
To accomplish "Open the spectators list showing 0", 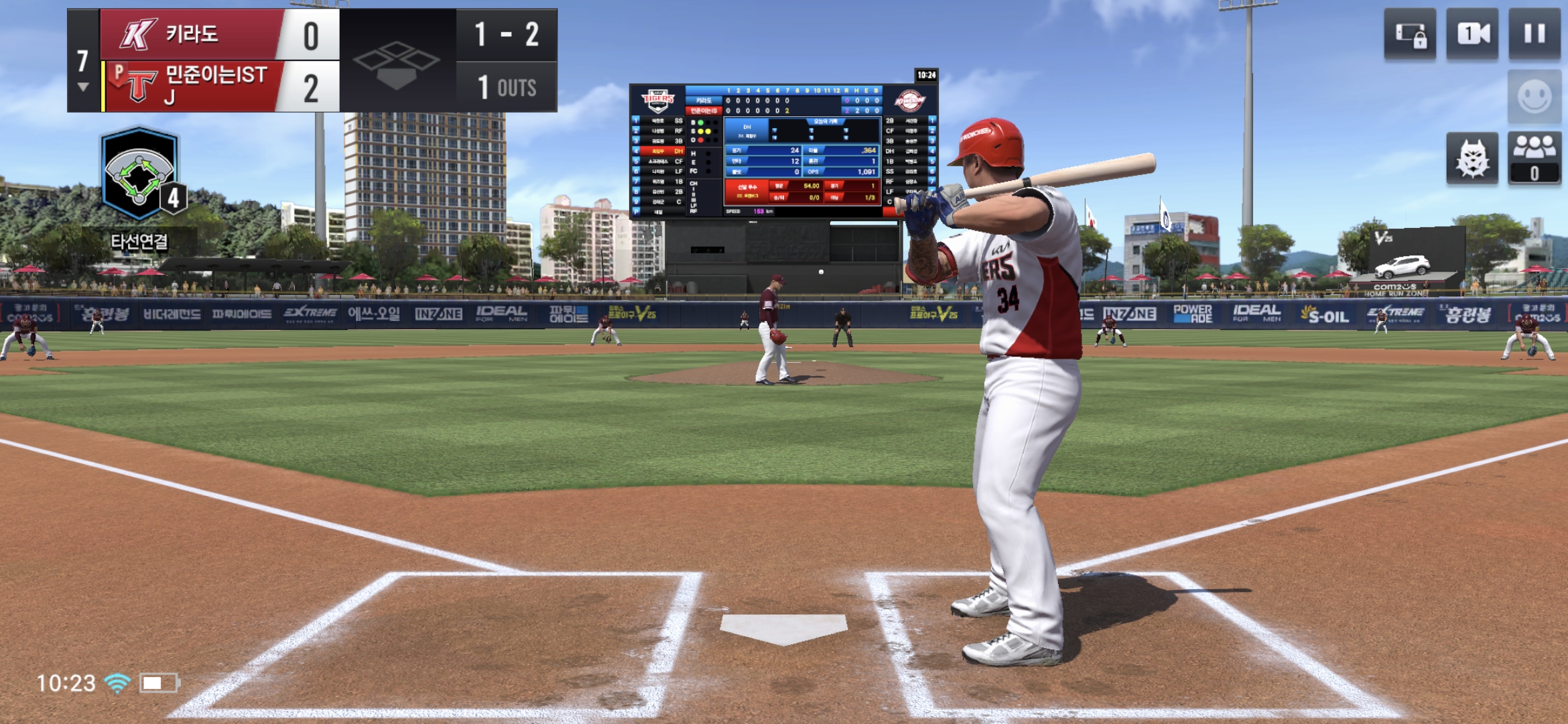I will [x=1534, y=159].
